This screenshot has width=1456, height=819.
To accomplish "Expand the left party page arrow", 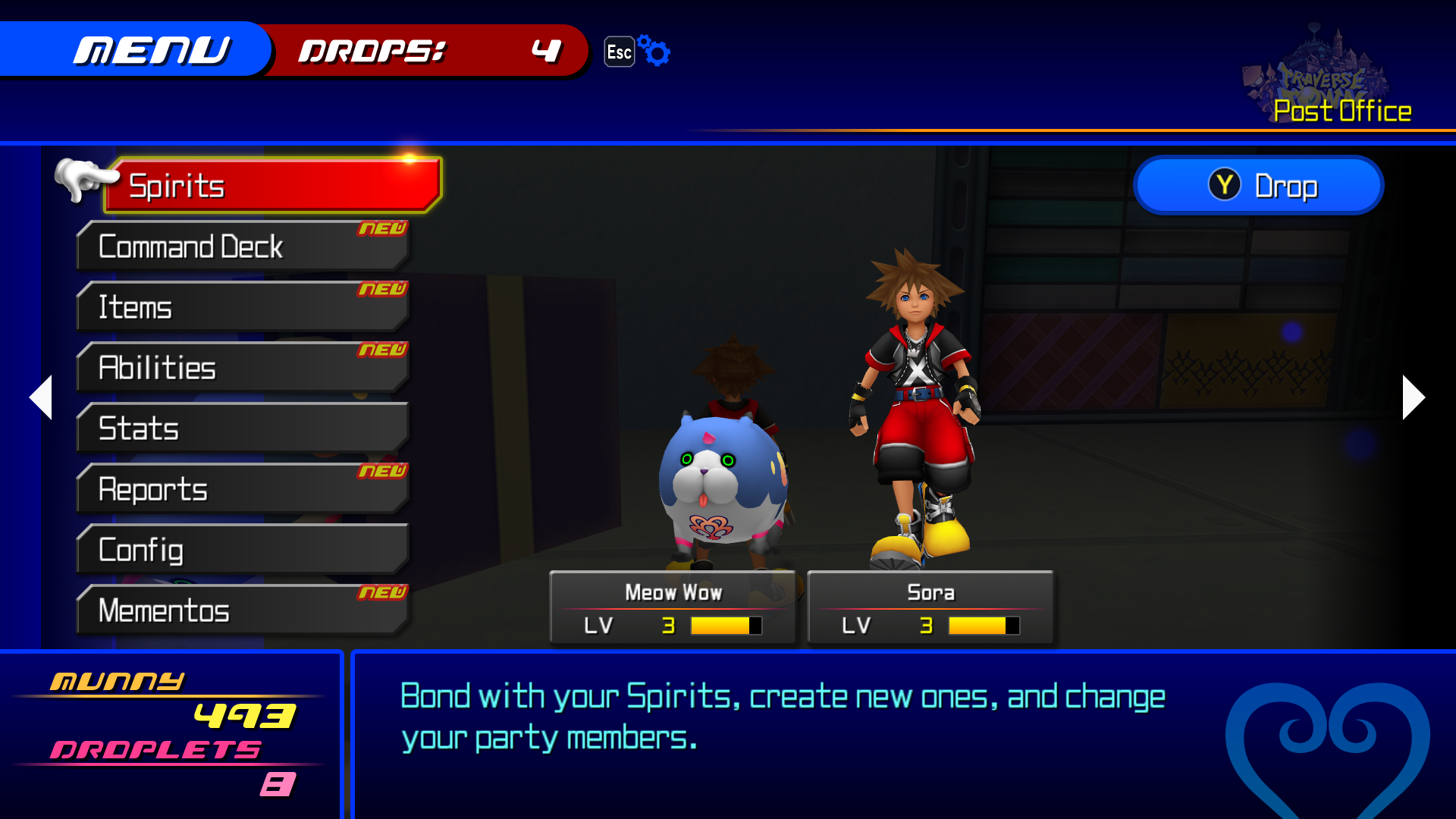I will (x=41, y=397).
